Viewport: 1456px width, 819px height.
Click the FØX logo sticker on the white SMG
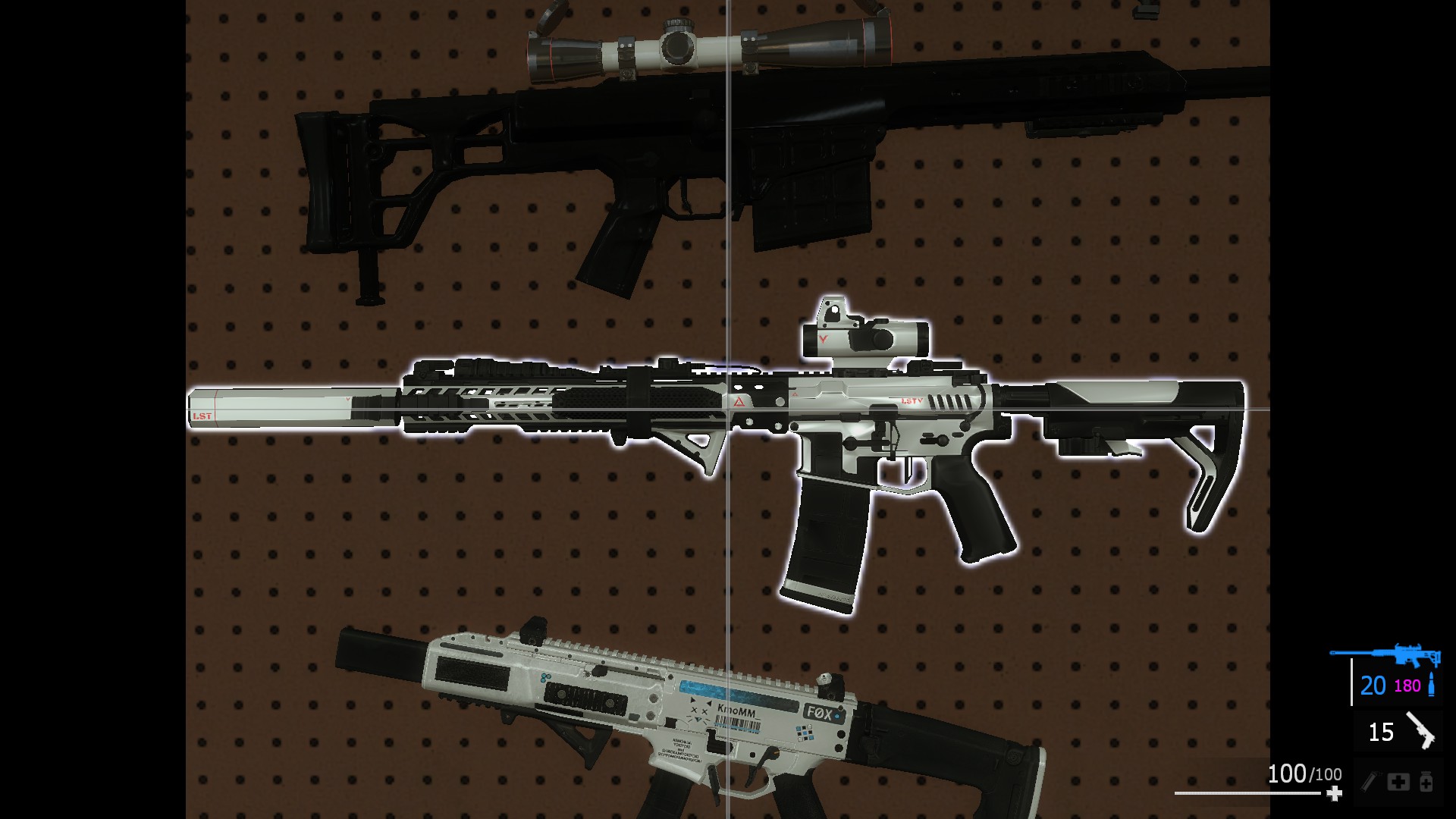tap(818, 713)
